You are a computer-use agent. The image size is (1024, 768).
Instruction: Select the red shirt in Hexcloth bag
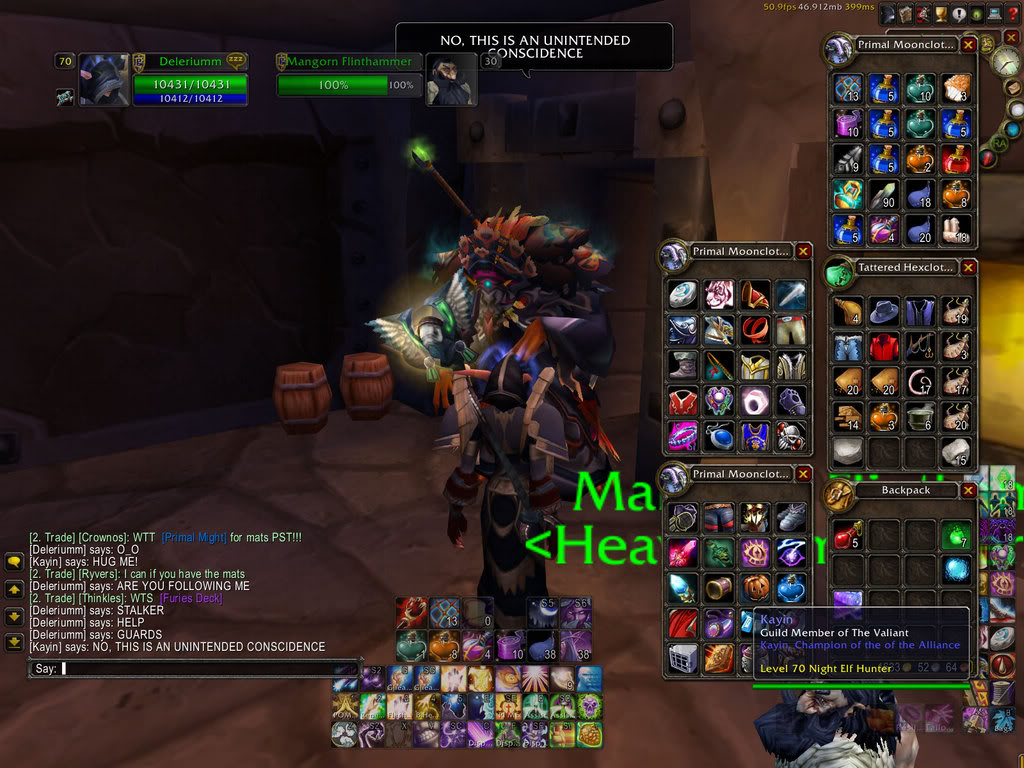tap(884, 347)
